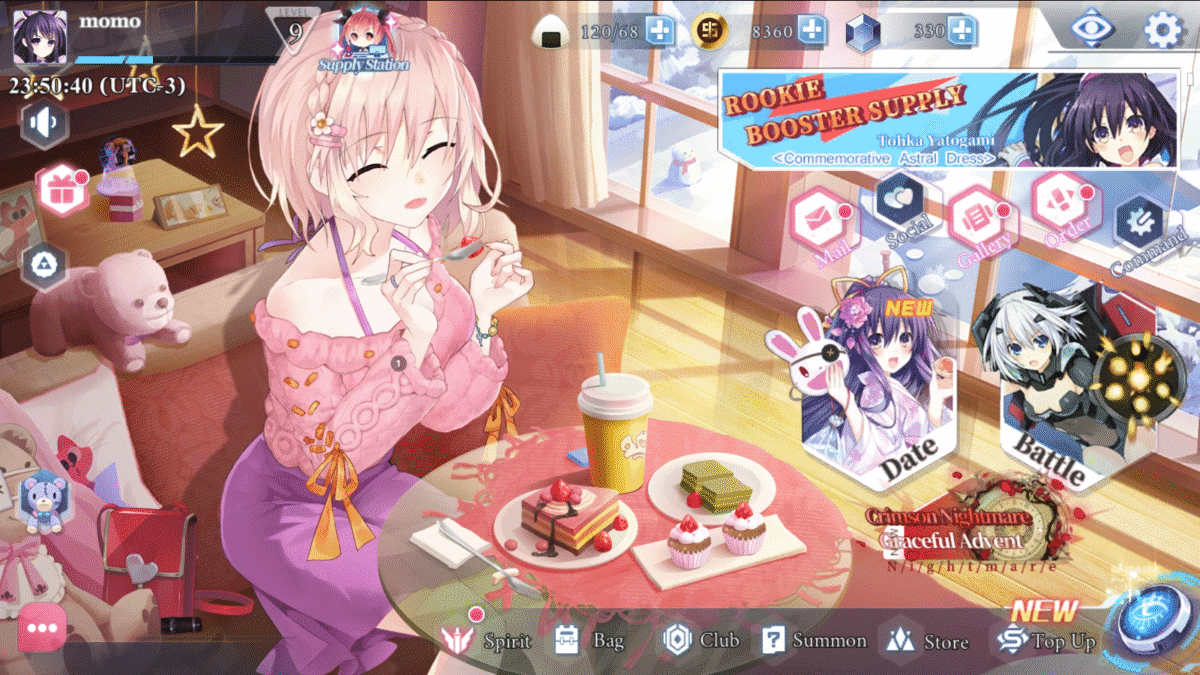Go to the Club screen
Image resolution: width=1200 pixels, height=675 pixels.
[x=701, y=640]
